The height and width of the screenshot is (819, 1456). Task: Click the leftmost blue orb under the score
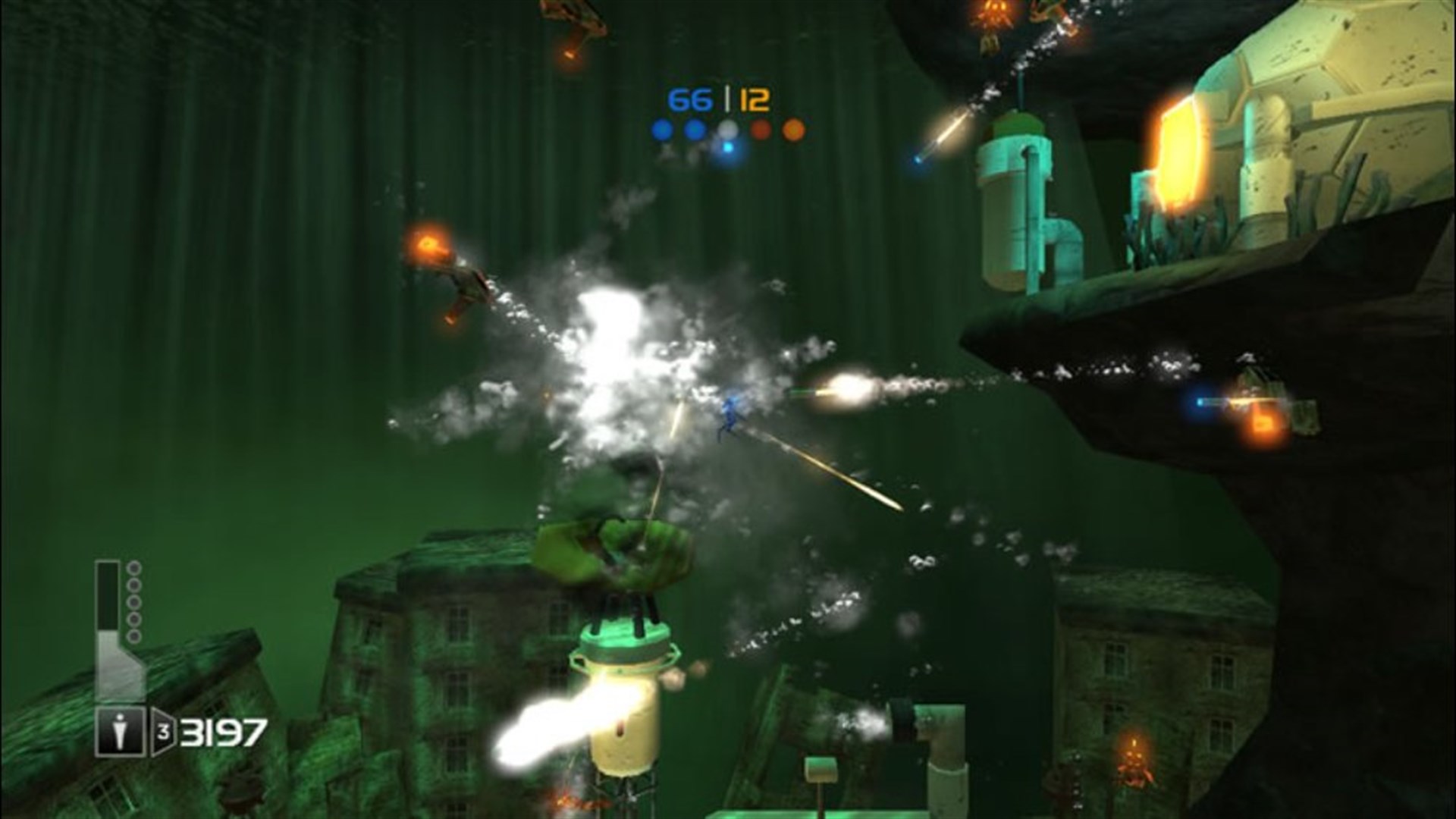663,129
